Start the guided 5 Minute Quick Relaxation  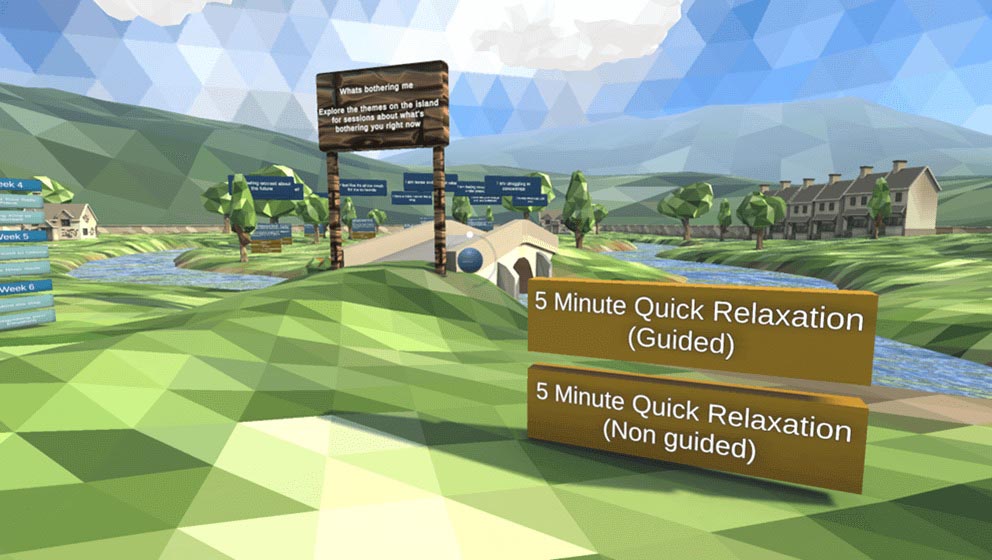click(700, 331)
